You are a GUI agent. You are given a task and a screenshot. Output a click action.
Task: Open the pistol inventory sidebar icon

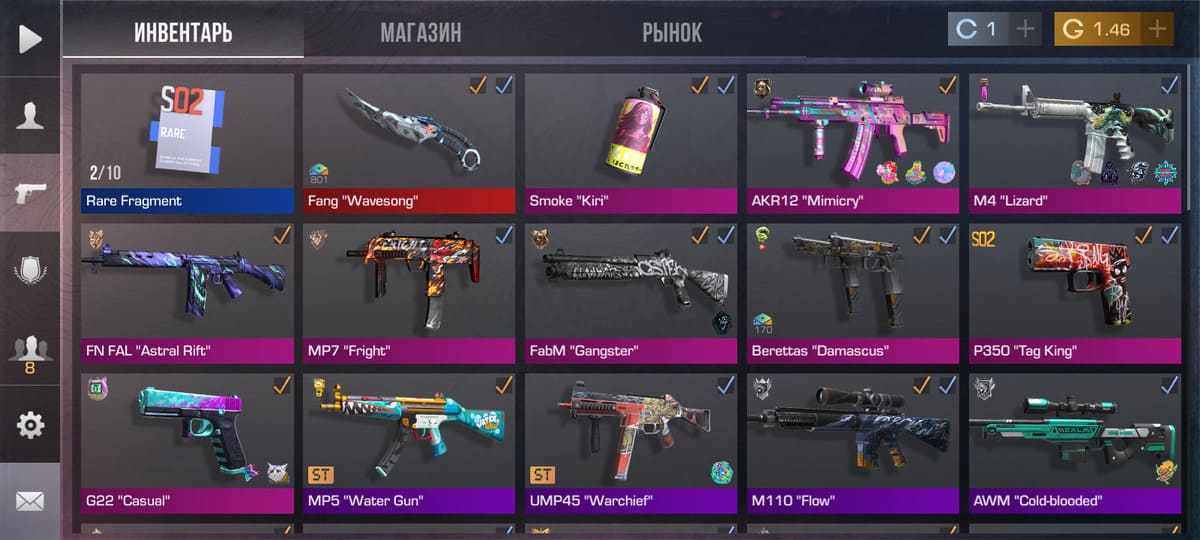coord(30,192)
